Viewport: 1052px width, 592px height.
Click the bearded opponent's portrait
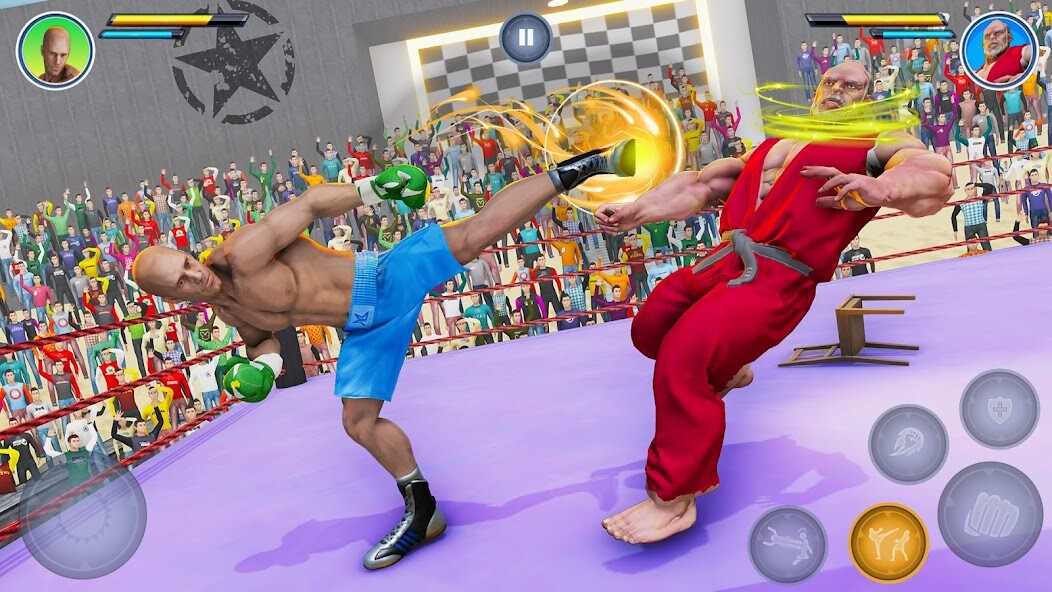998,50
